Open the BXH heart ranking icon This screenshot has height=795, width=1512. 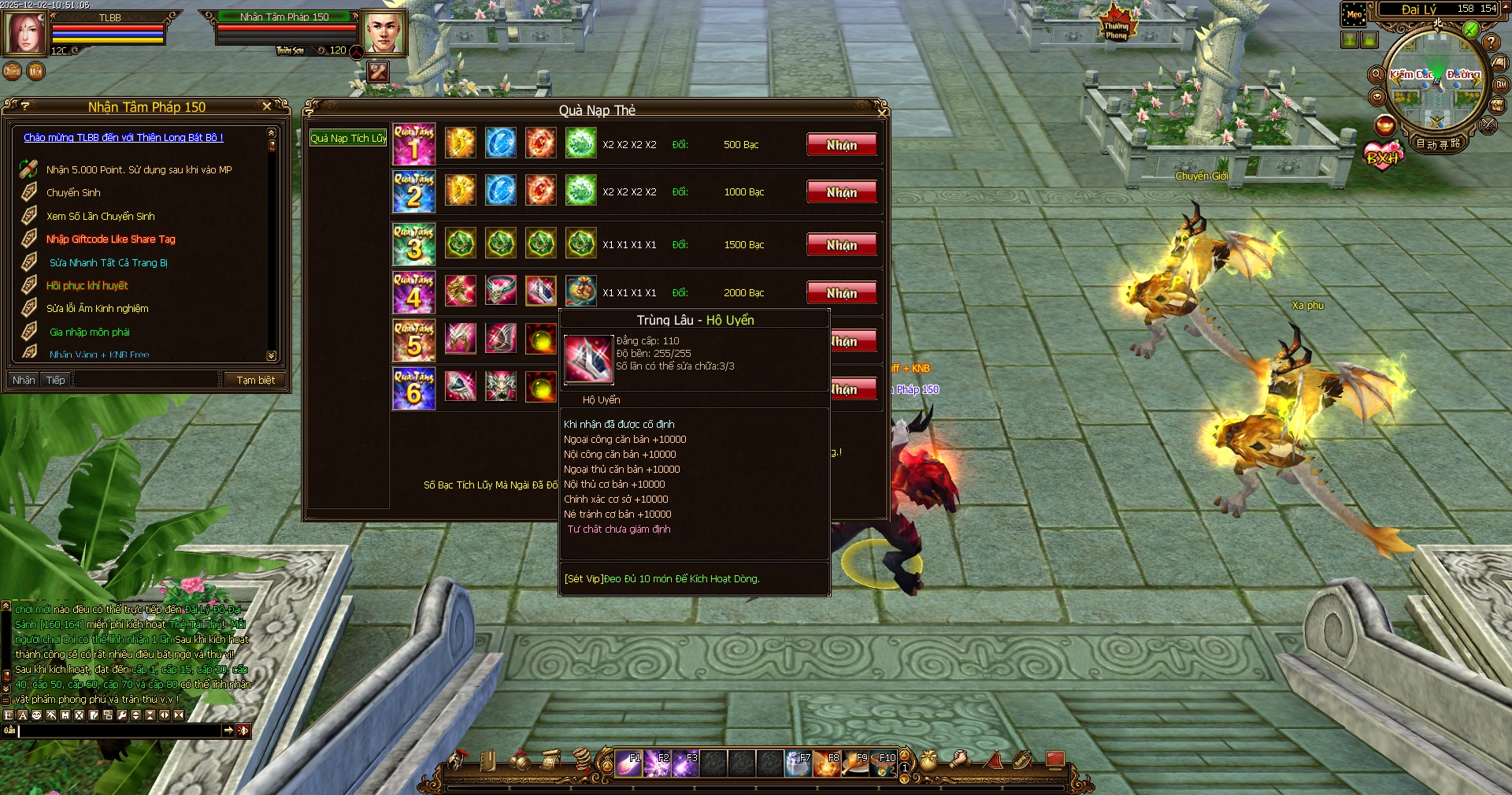(1384, 156)
